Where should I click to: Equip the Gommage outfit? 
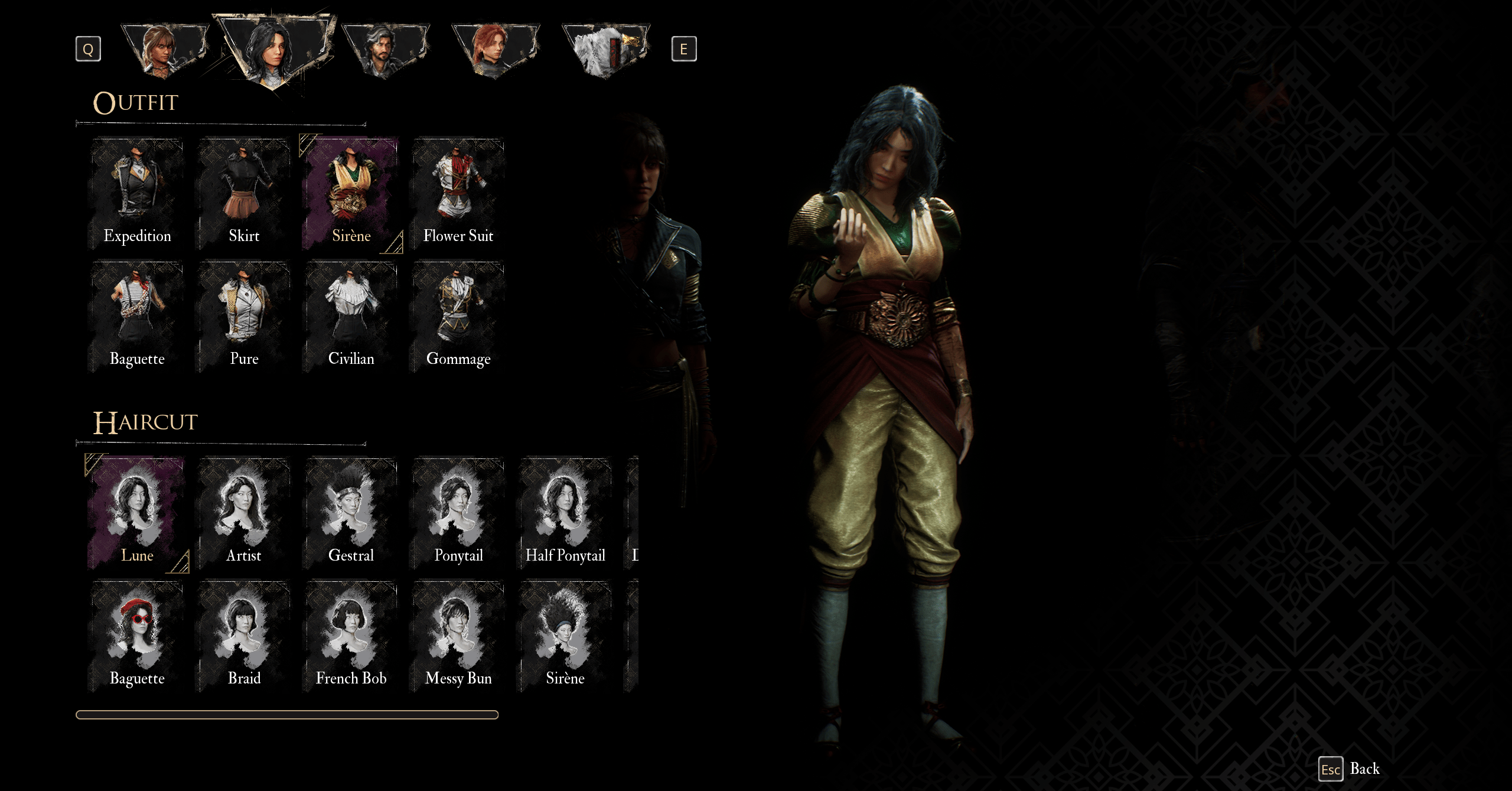(x=458, y=317)
